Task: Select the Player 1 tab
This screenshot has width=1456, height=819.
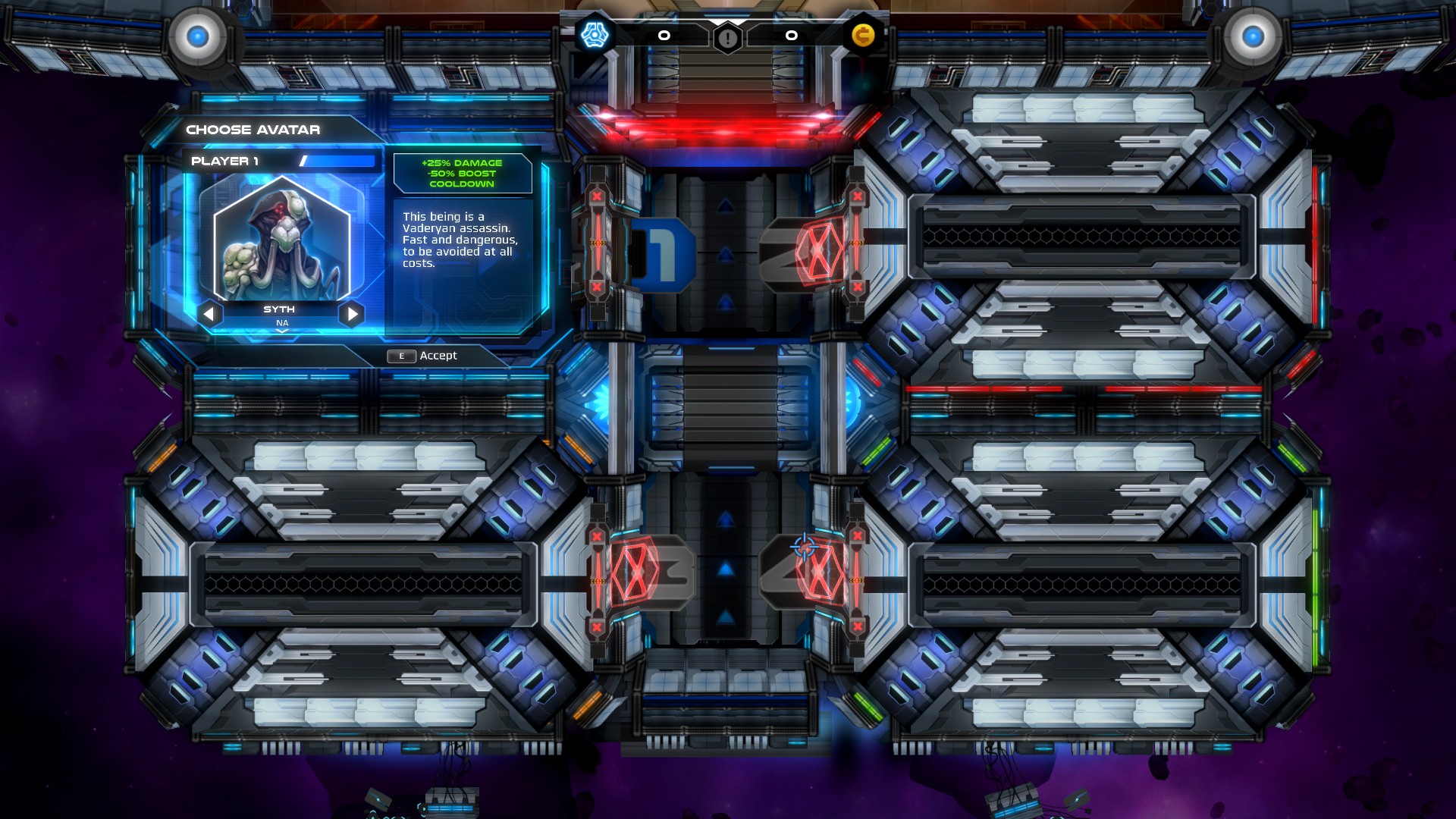Action: tap(224, 160)
